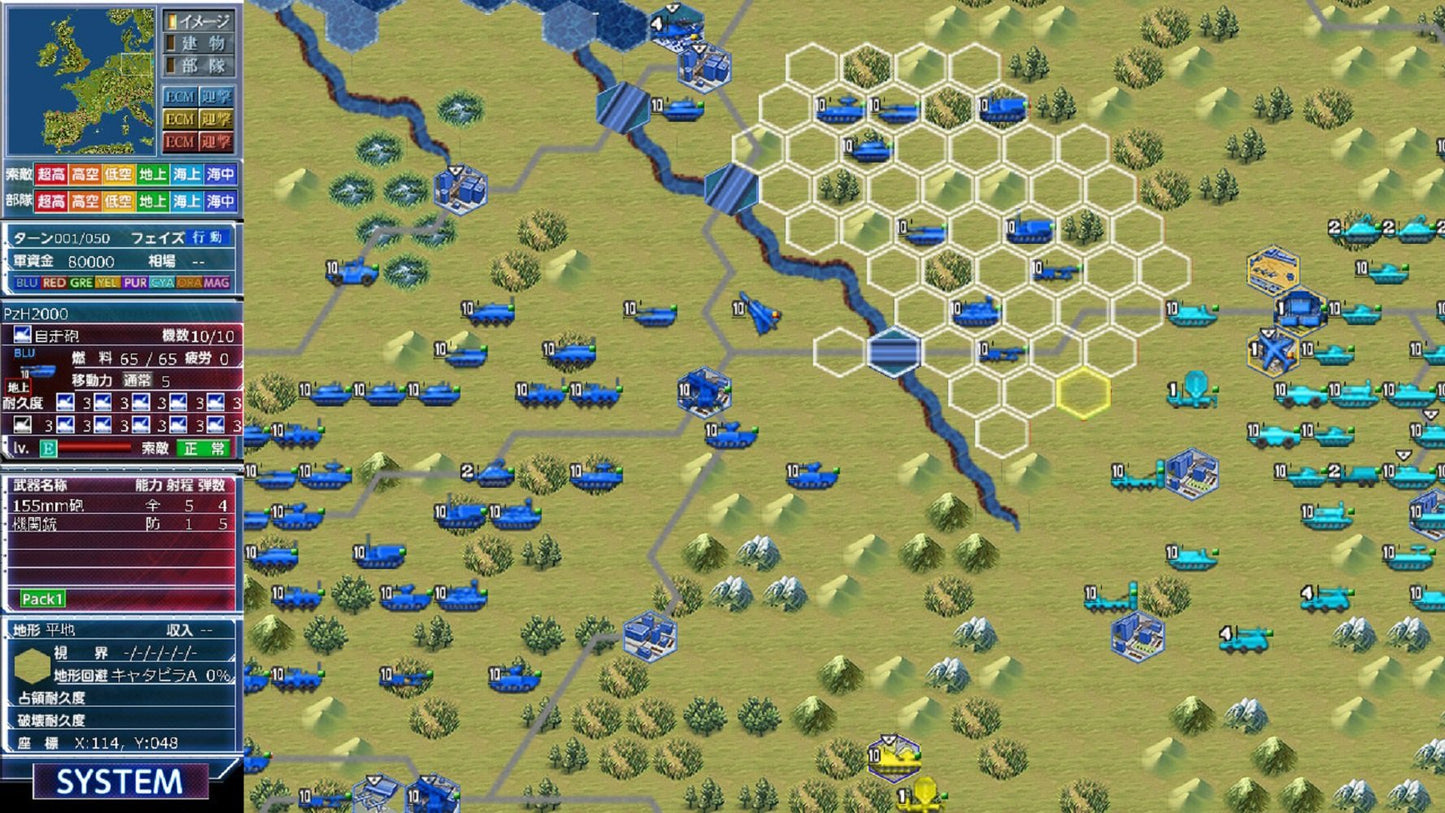1445x813 pixels.
Task: Choose the MAG faction swatch
Action: tap(217, 283)
